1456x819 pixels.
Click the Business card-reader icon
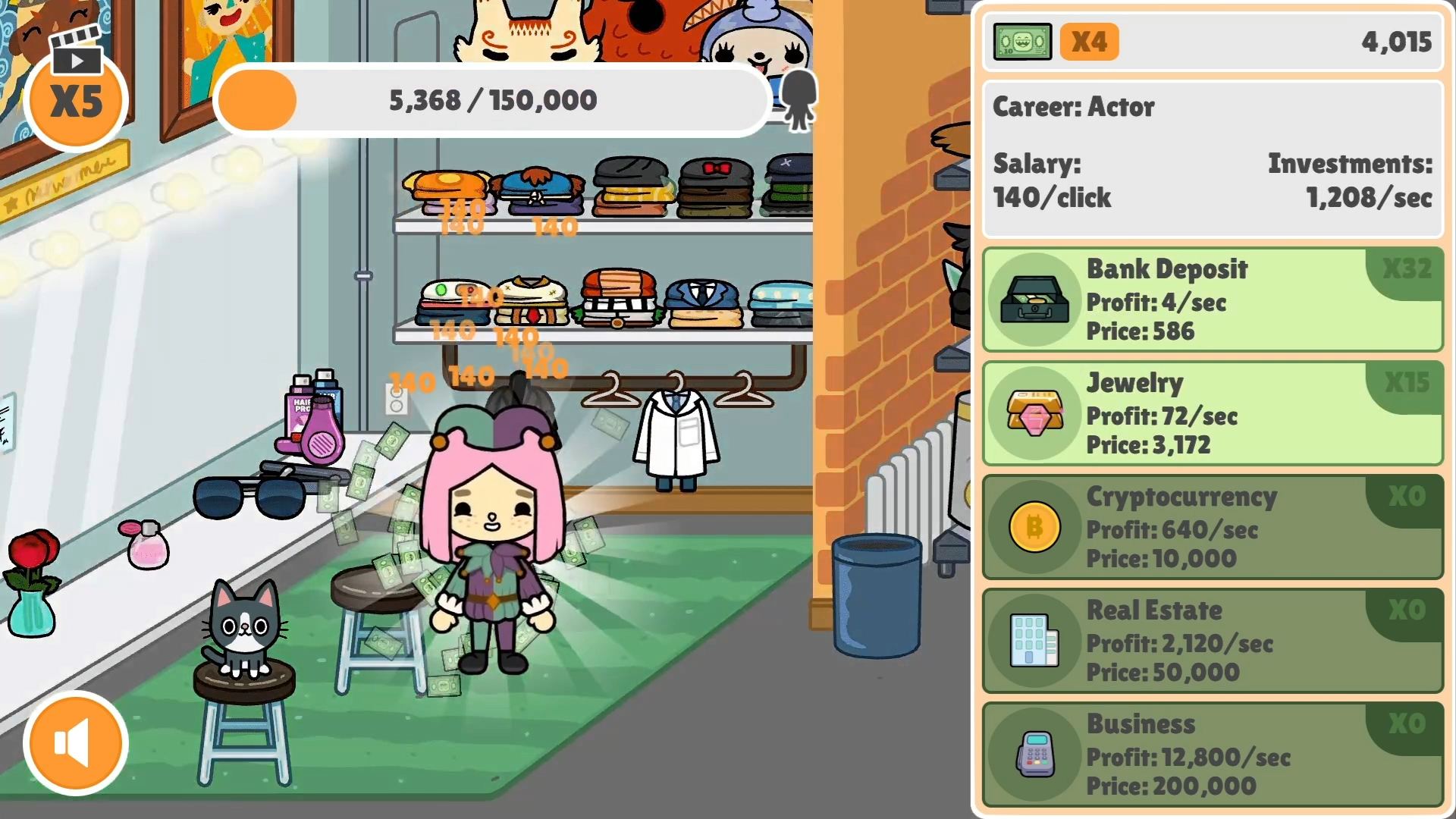[1035, 755]
